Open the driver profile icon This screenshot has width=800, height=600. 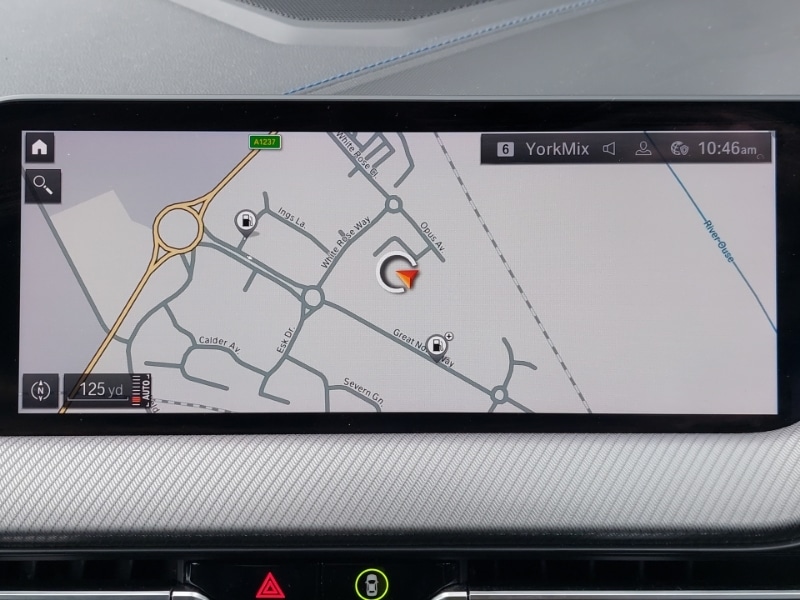(644, 149)
